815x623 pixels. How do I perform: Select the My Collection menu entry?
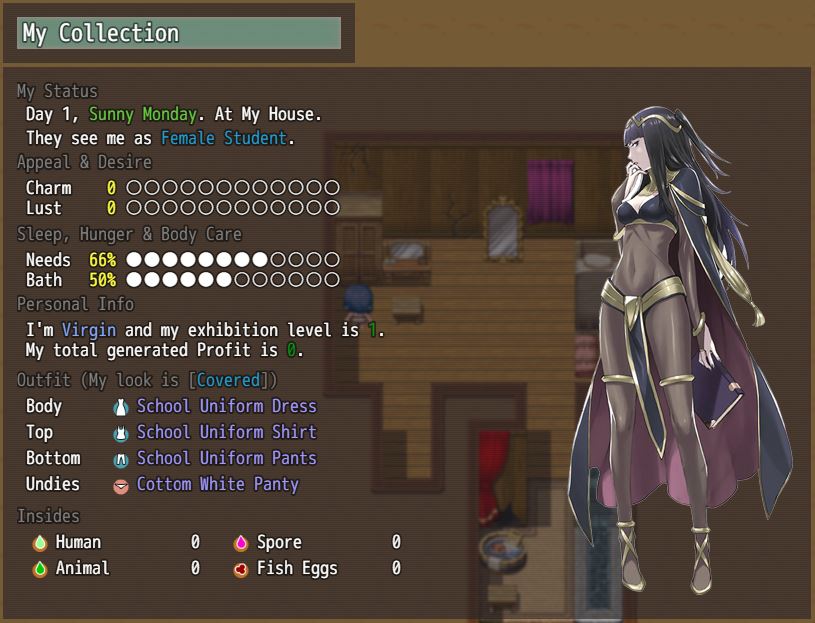[178, 33]
